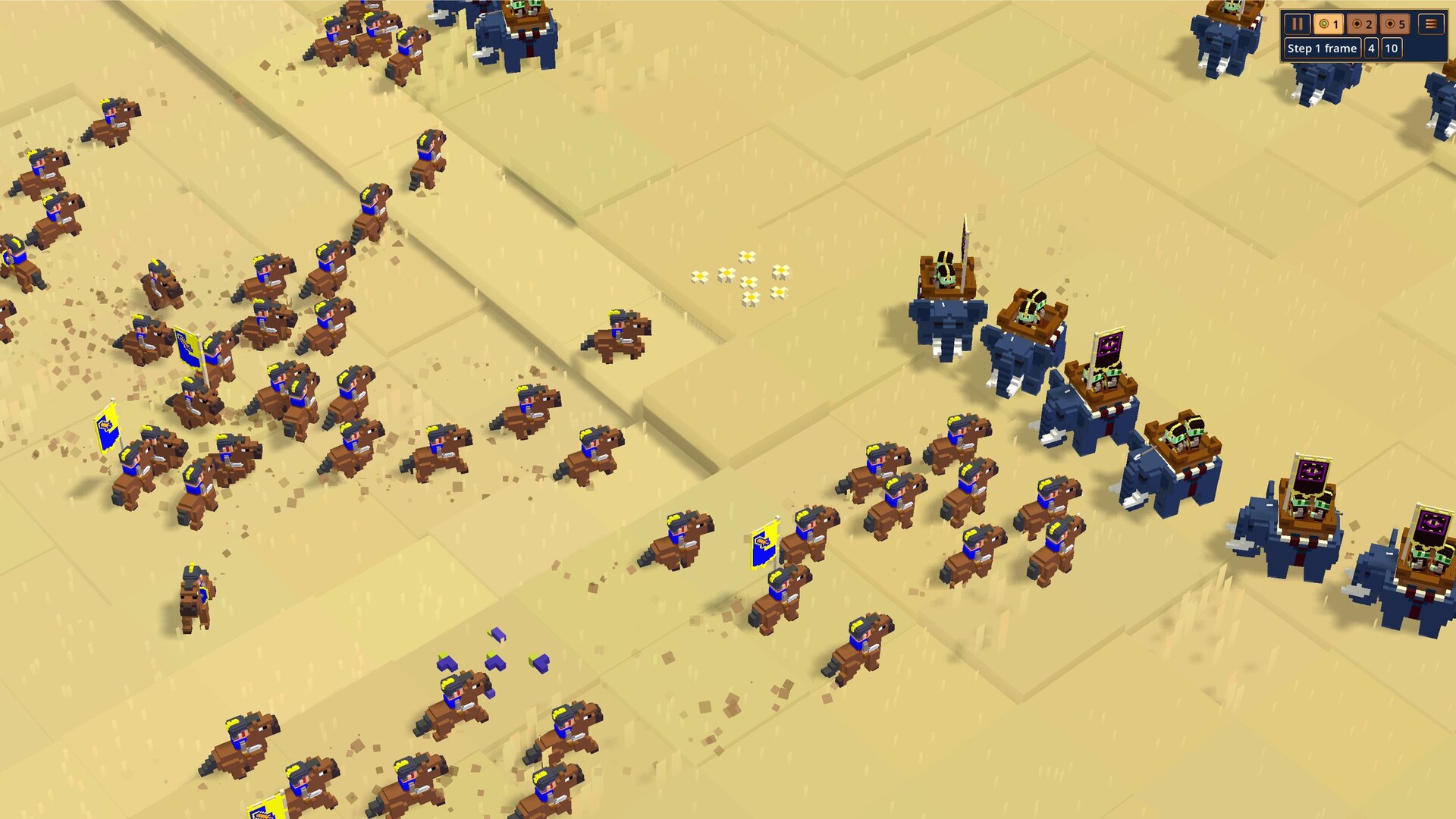Step forward 4 frames

point(1371,49)
